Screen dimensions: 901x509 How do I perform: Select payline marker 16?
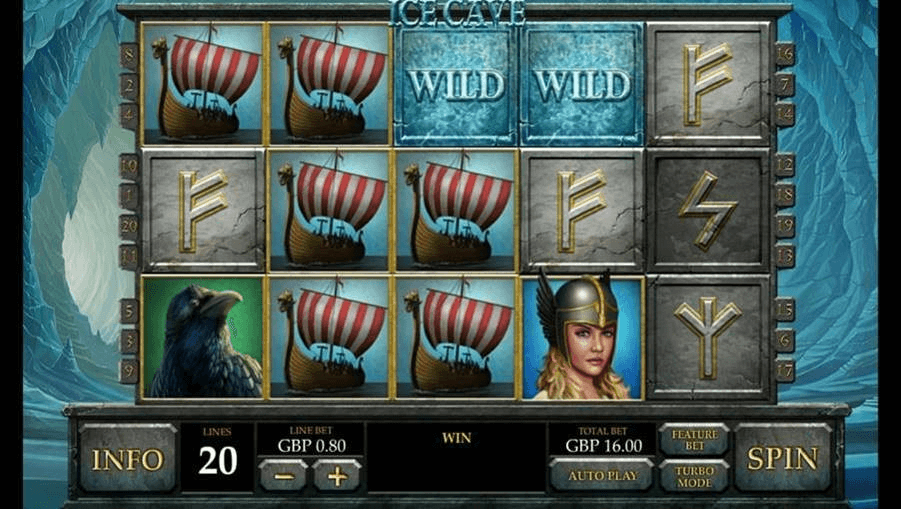[x=784, y=54]
